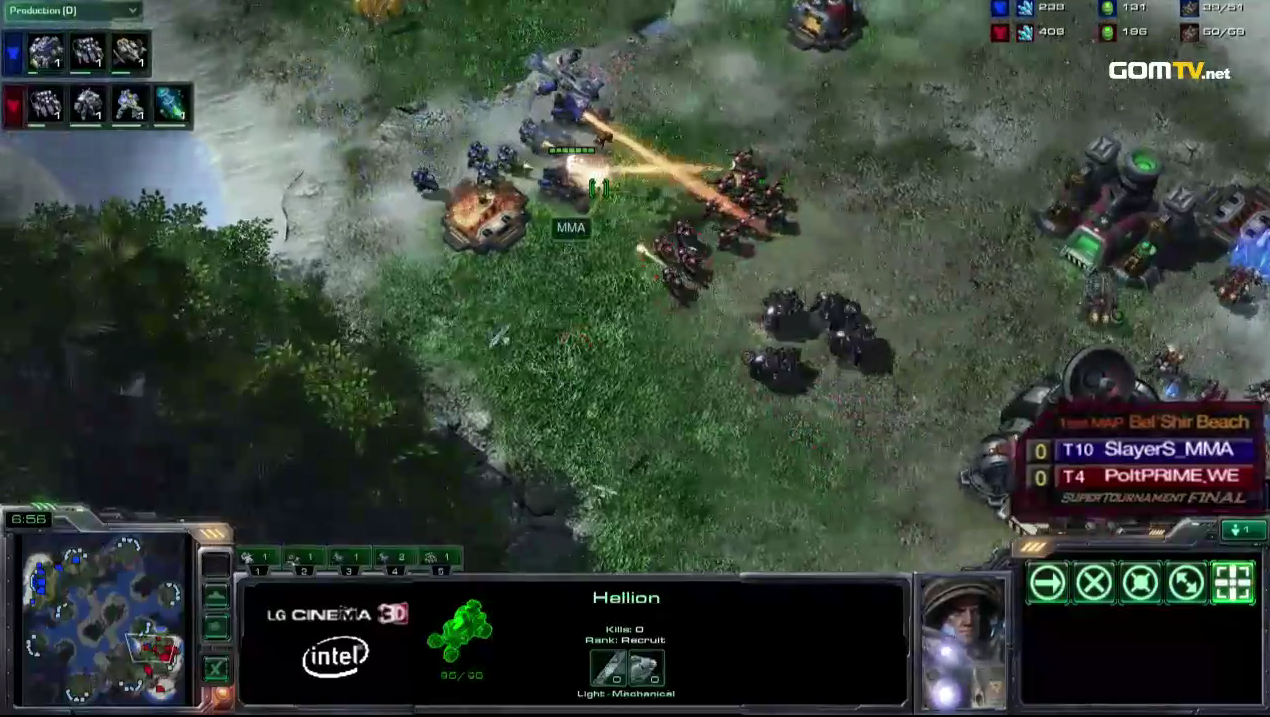Click the Hellion unit portrait
This screenshot has height=717, width=1270.
962,642
